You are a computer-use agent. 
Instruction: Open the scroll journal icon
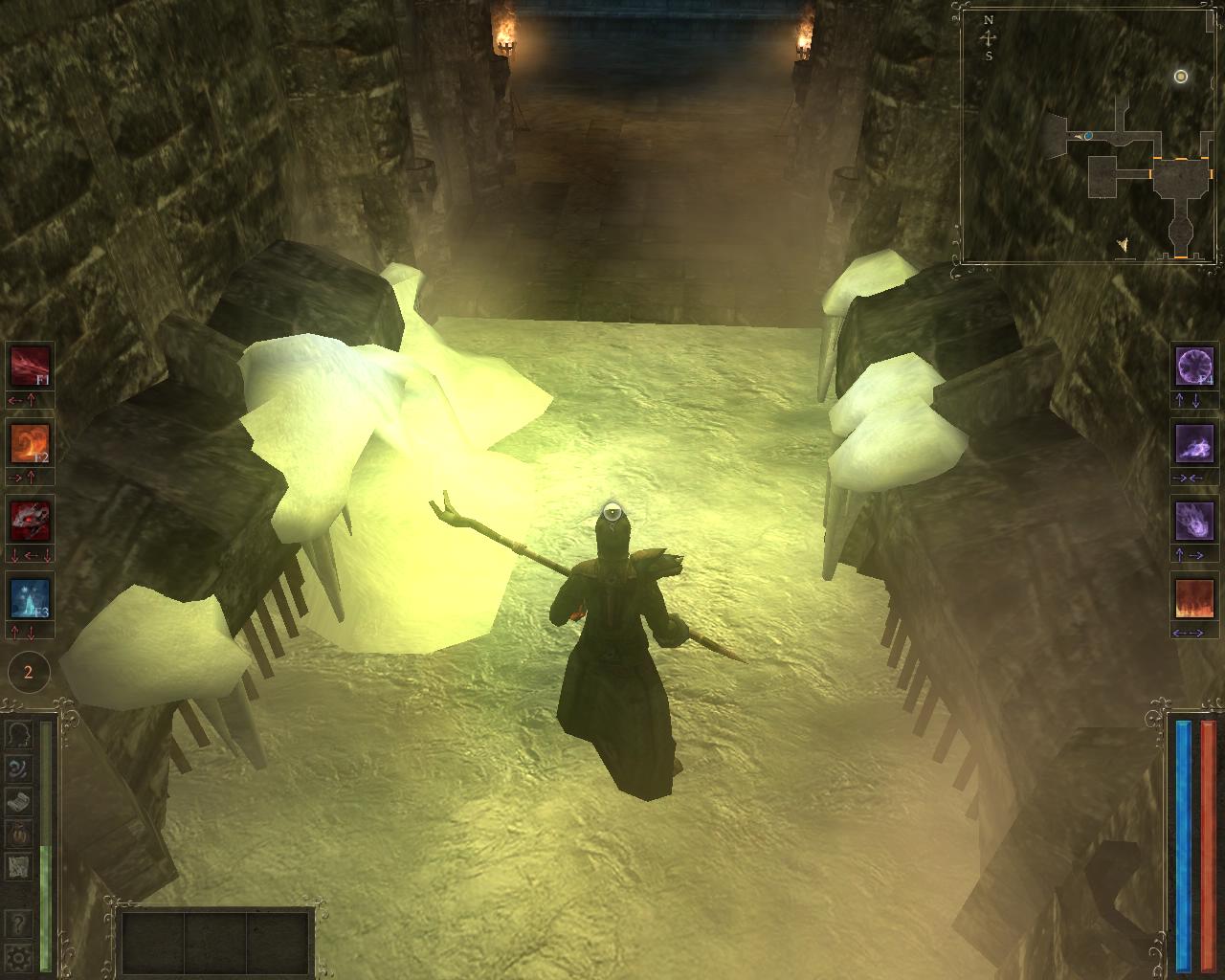20,801
